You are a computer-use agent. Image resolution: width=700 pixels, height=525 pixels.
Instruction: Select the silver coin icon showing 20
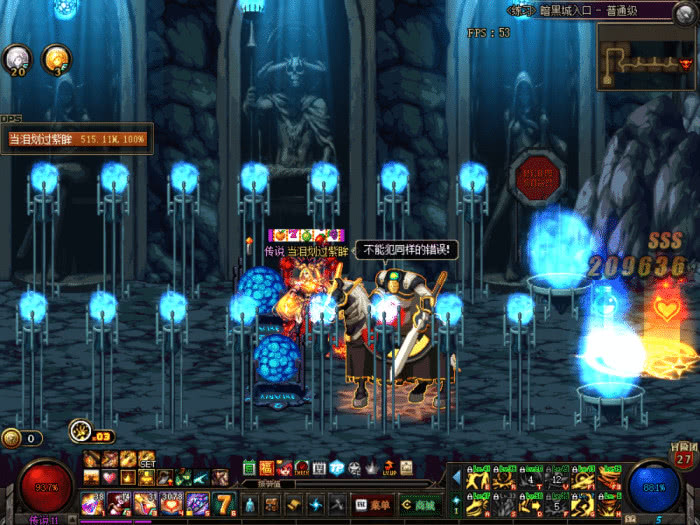click(17, 58)
